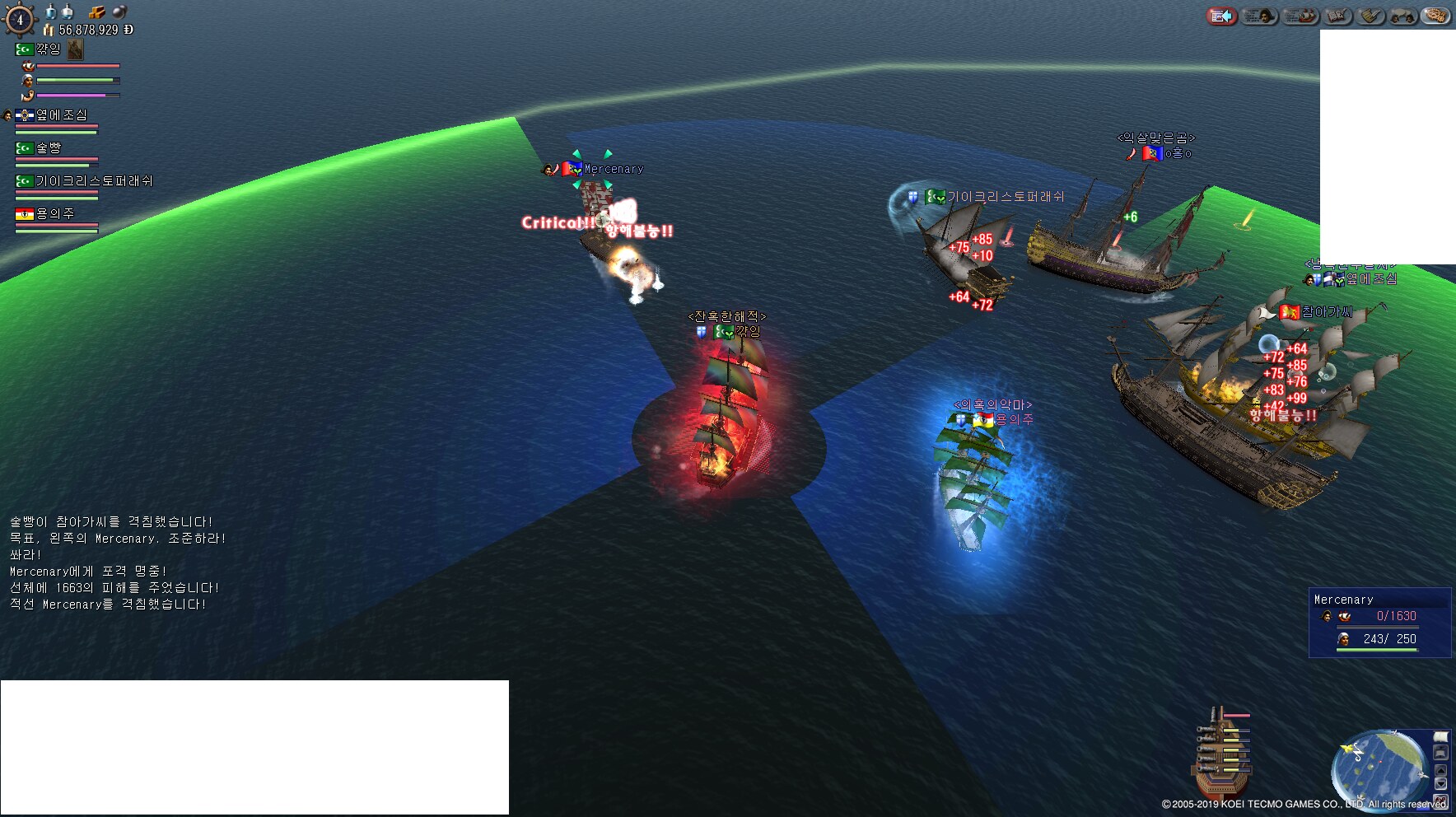The height and width of the screenshot is (817, 1456).
Task: Open the ship info menu
Action: pyautogui.click(x=1300, y=16)
